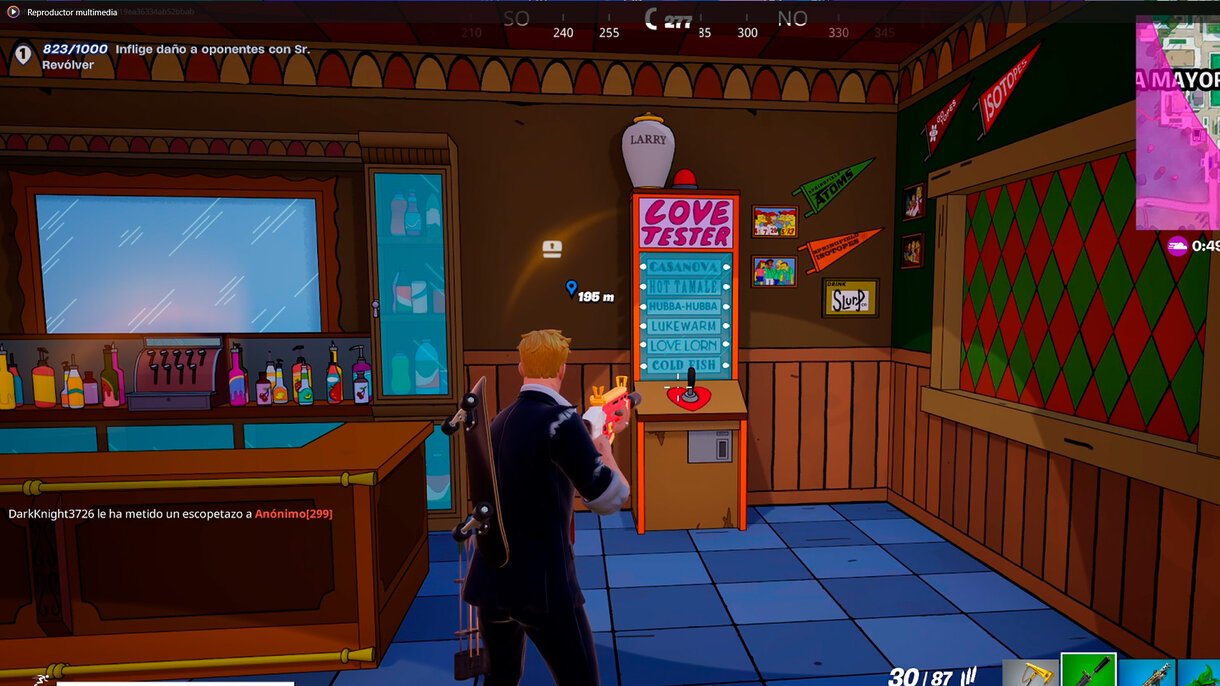Click the blue map marker at 195 m
Image resolution: width=1220 pixels, height=686 pixels.
(x=571, y=289)
